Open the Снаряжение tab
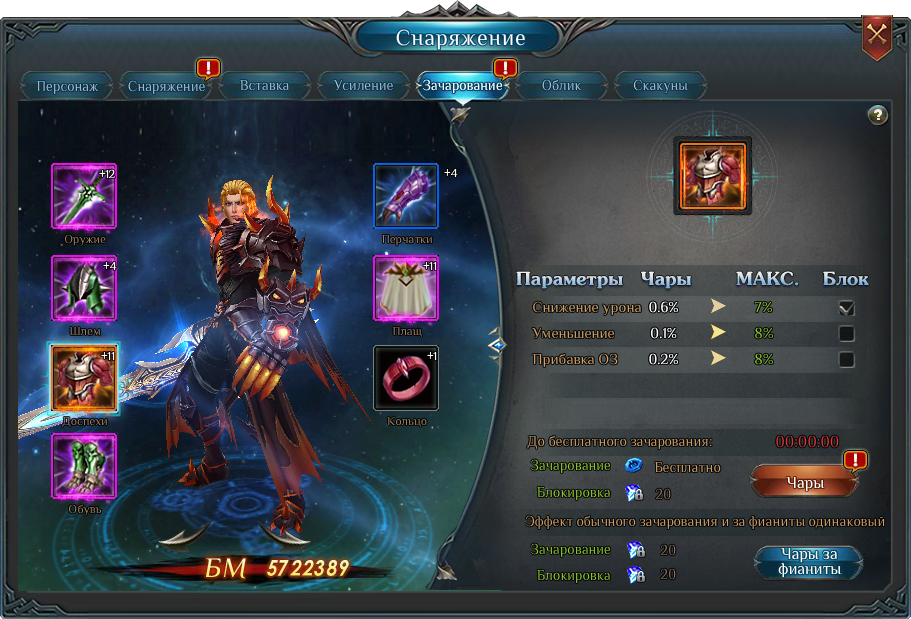 166,86
